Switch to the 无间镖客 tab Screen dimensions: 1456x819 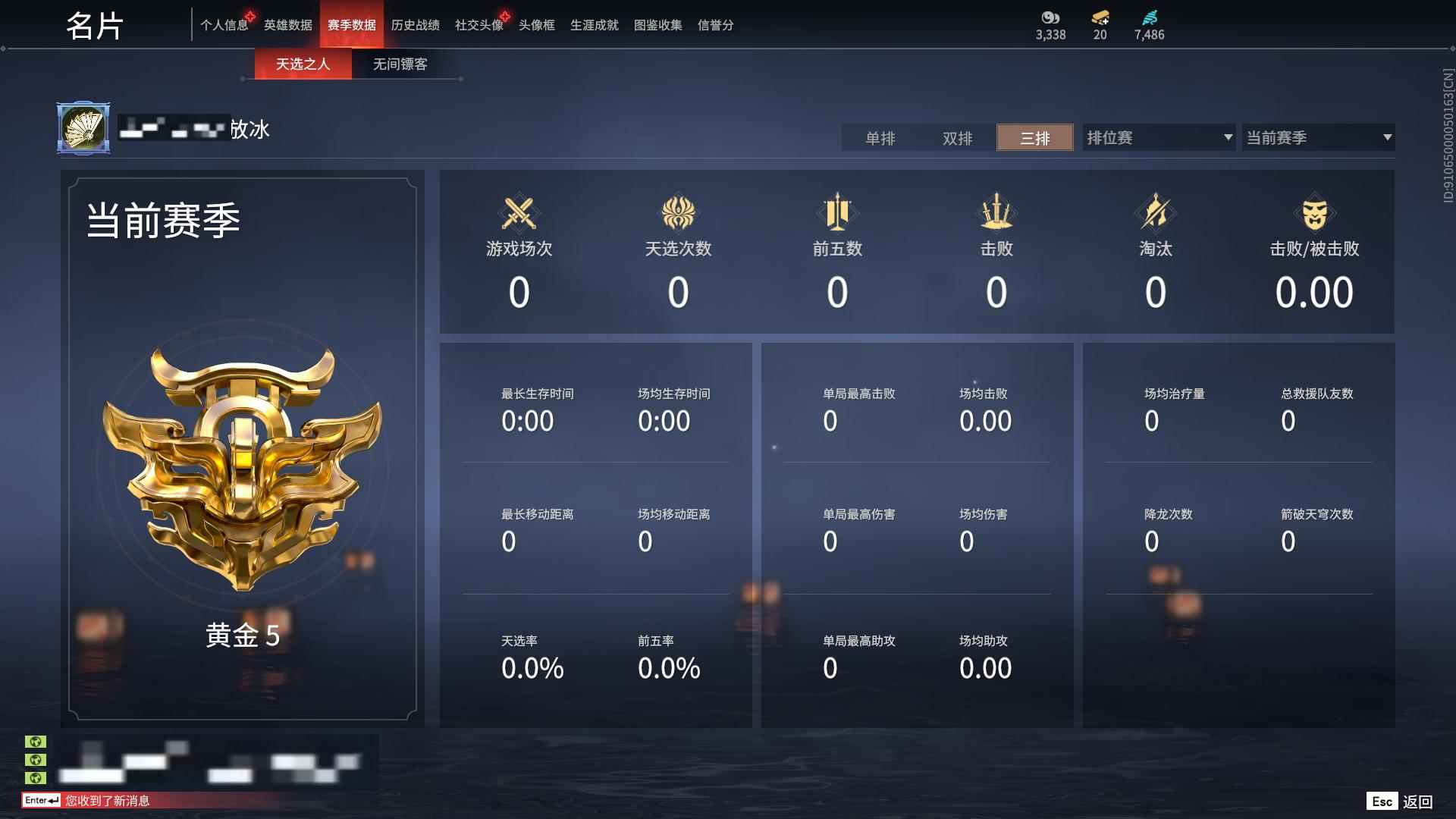[400, 64]
